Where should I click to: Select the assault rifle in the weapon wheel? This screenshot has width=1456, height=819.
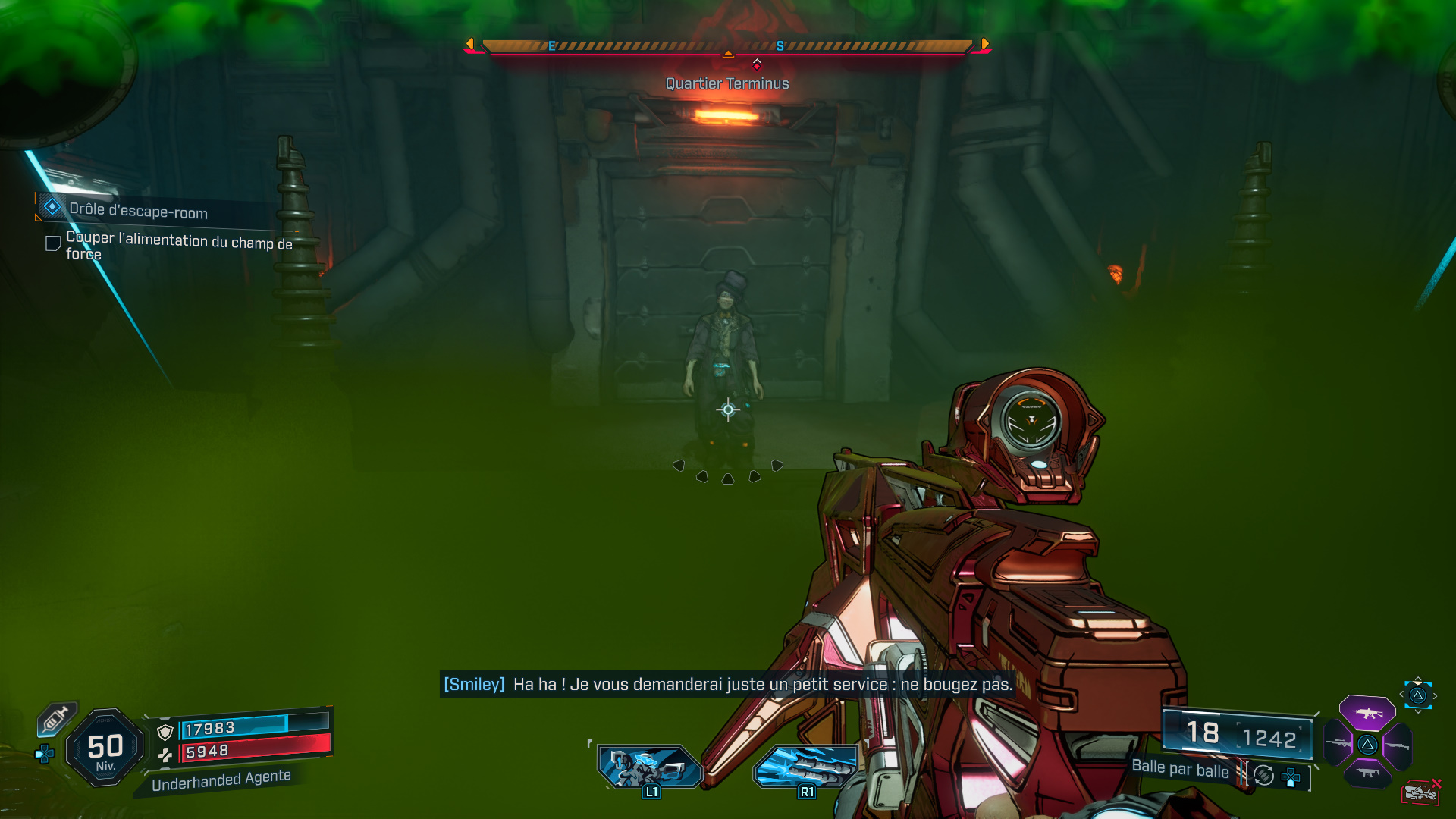click(1368, 712)
